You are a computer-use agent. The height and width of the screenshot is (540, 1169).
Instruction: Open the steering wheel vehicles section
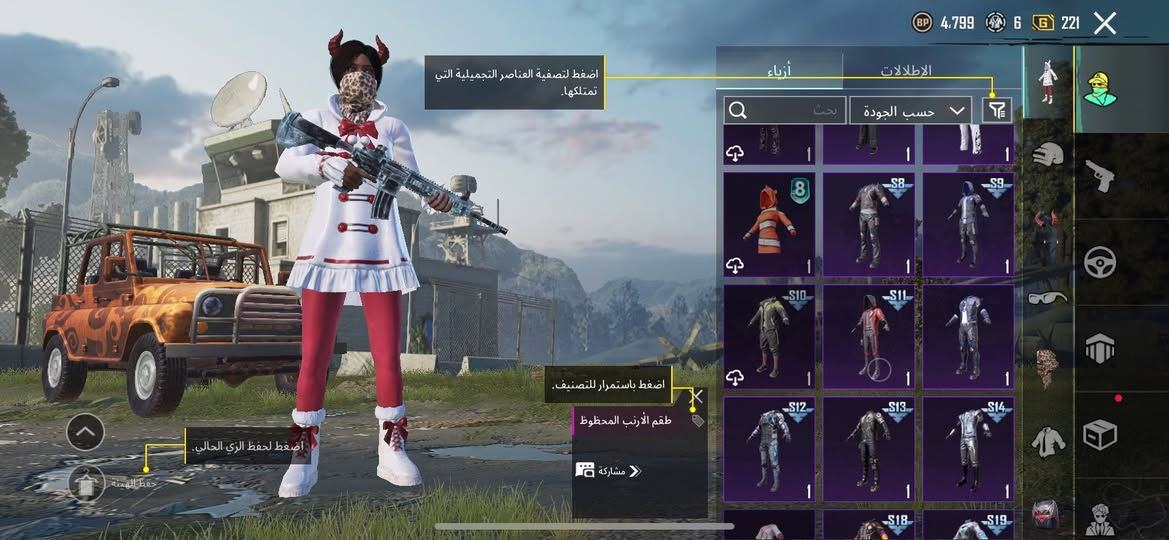(x=1101, y=262)
